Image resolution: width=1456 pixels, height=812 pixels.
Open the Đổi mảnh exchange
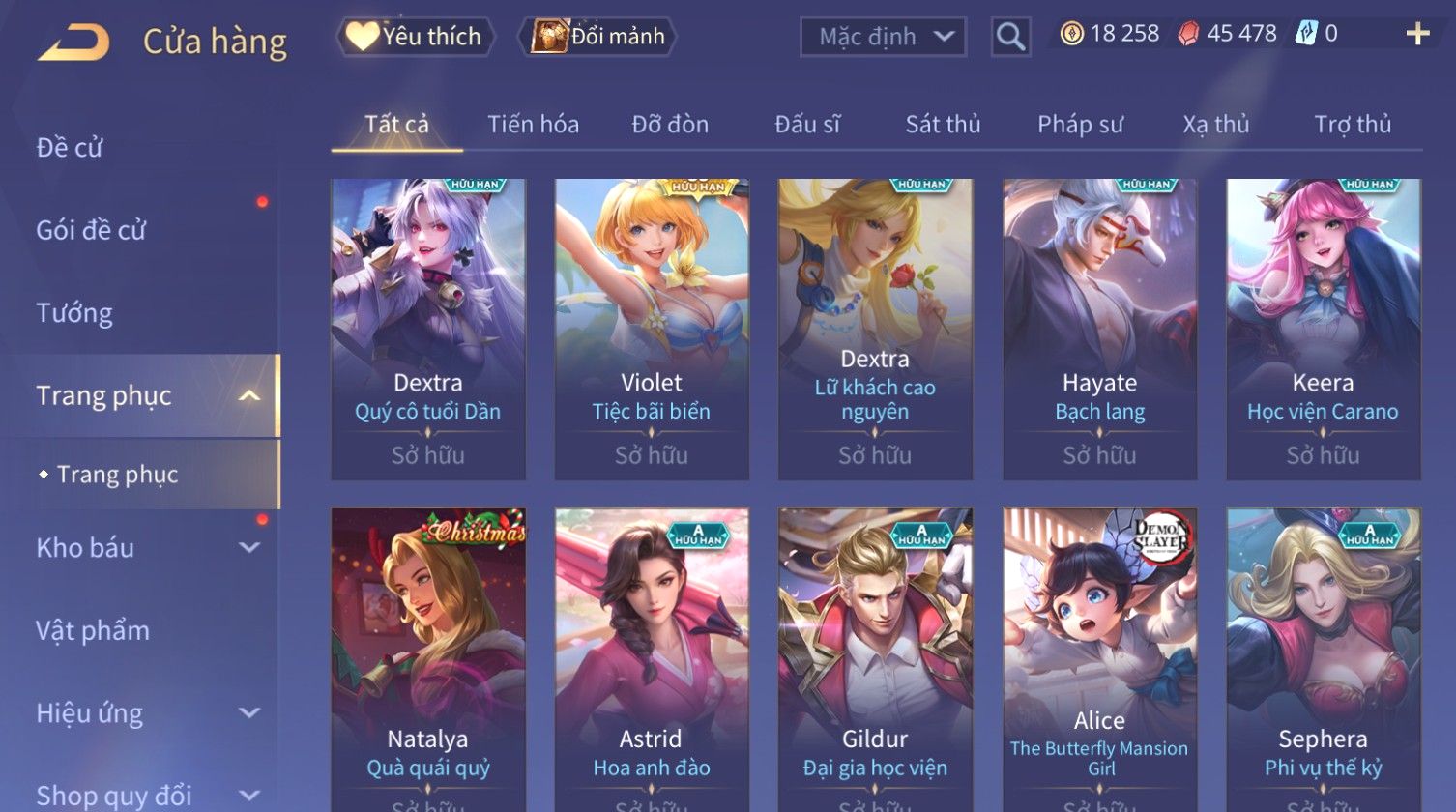click(x=598, y=37)
